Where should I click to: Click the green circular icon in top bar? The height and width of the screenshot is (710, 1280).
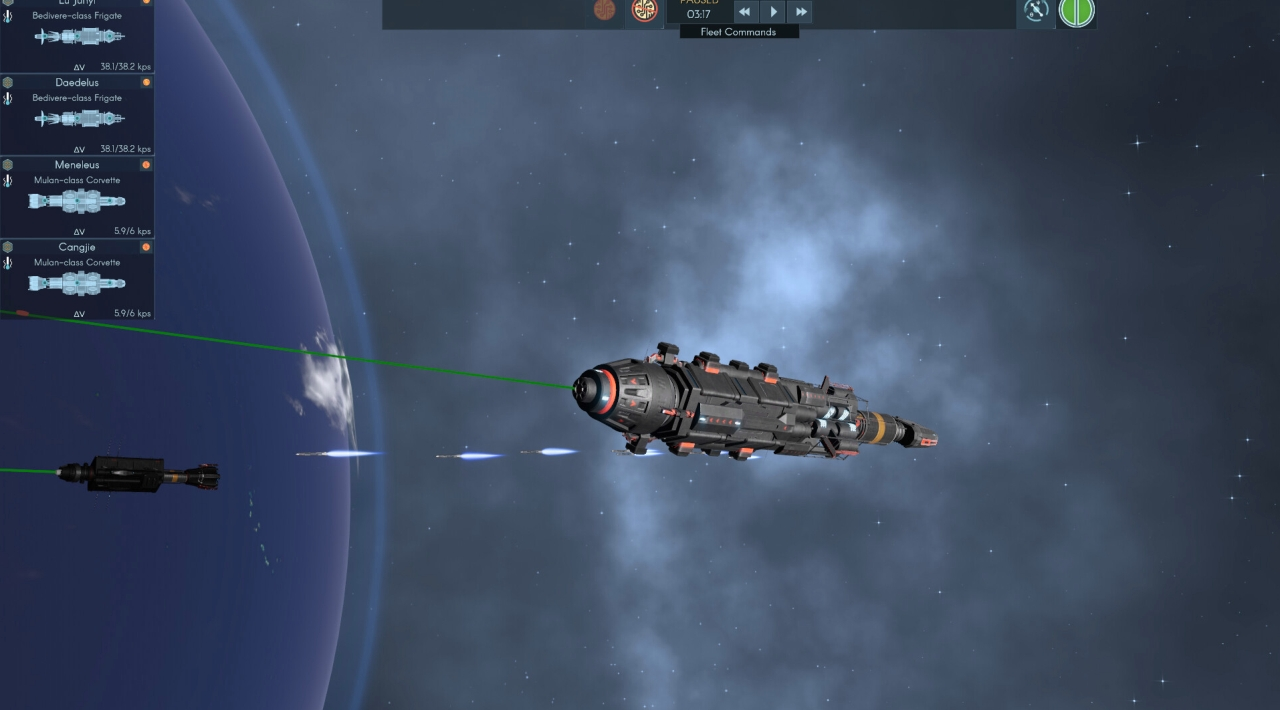(x=1077, y=12)
